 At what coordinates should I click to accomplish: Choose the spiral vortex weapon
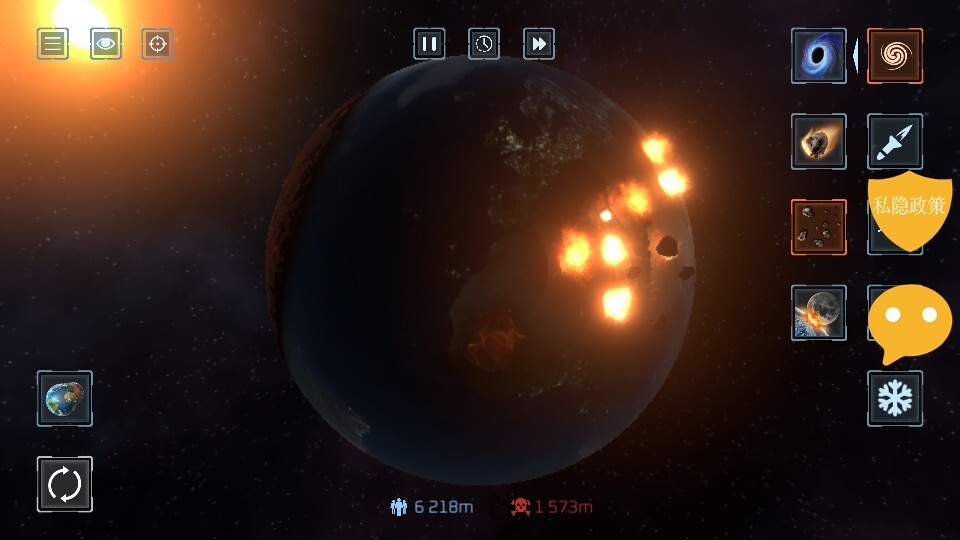click(x=895, y=56)
